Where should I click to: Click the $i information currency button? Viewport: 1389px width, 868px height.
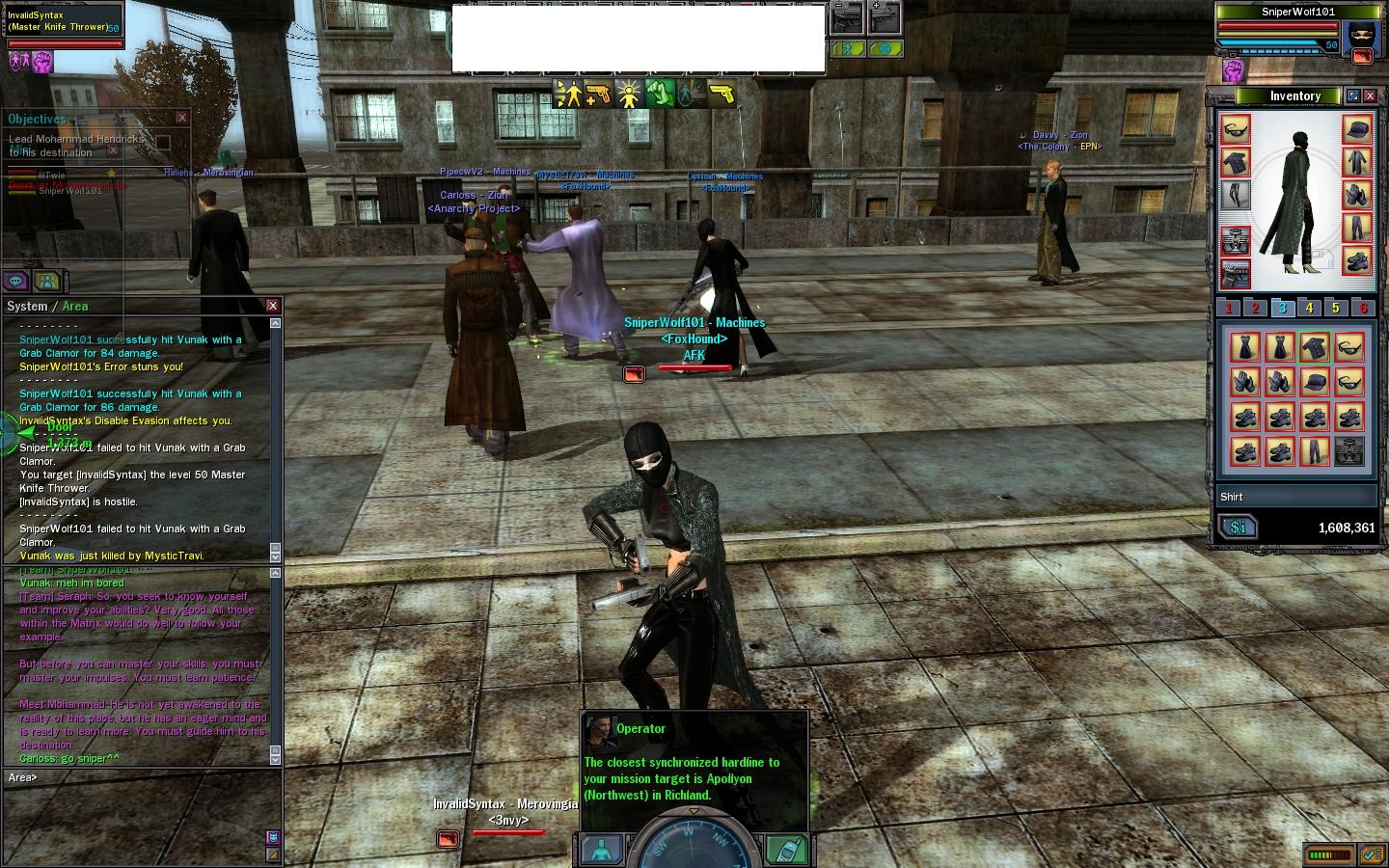[1238, 527]
